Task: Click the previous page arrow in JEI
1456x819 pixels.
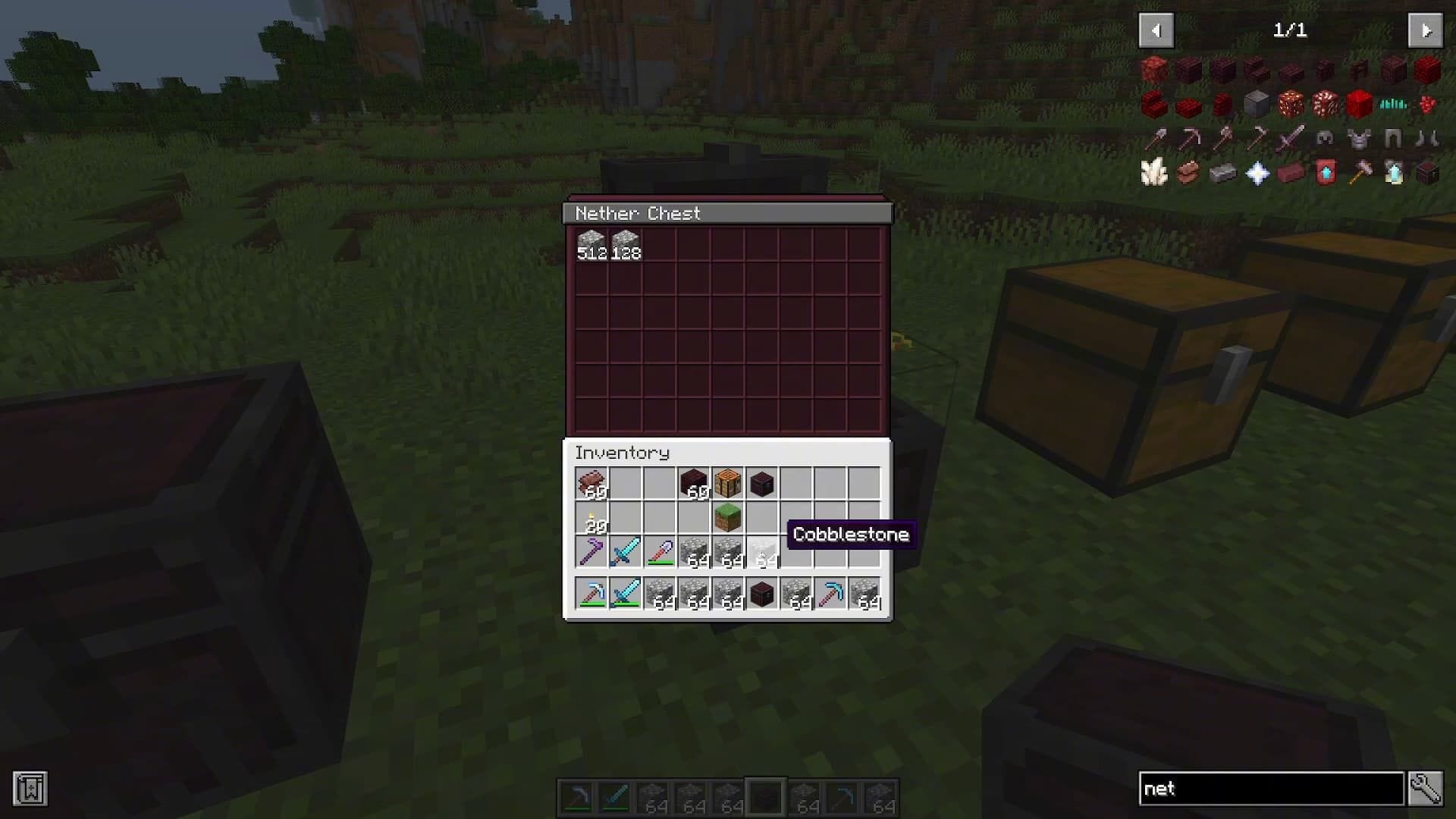Action: [1157, 30]
